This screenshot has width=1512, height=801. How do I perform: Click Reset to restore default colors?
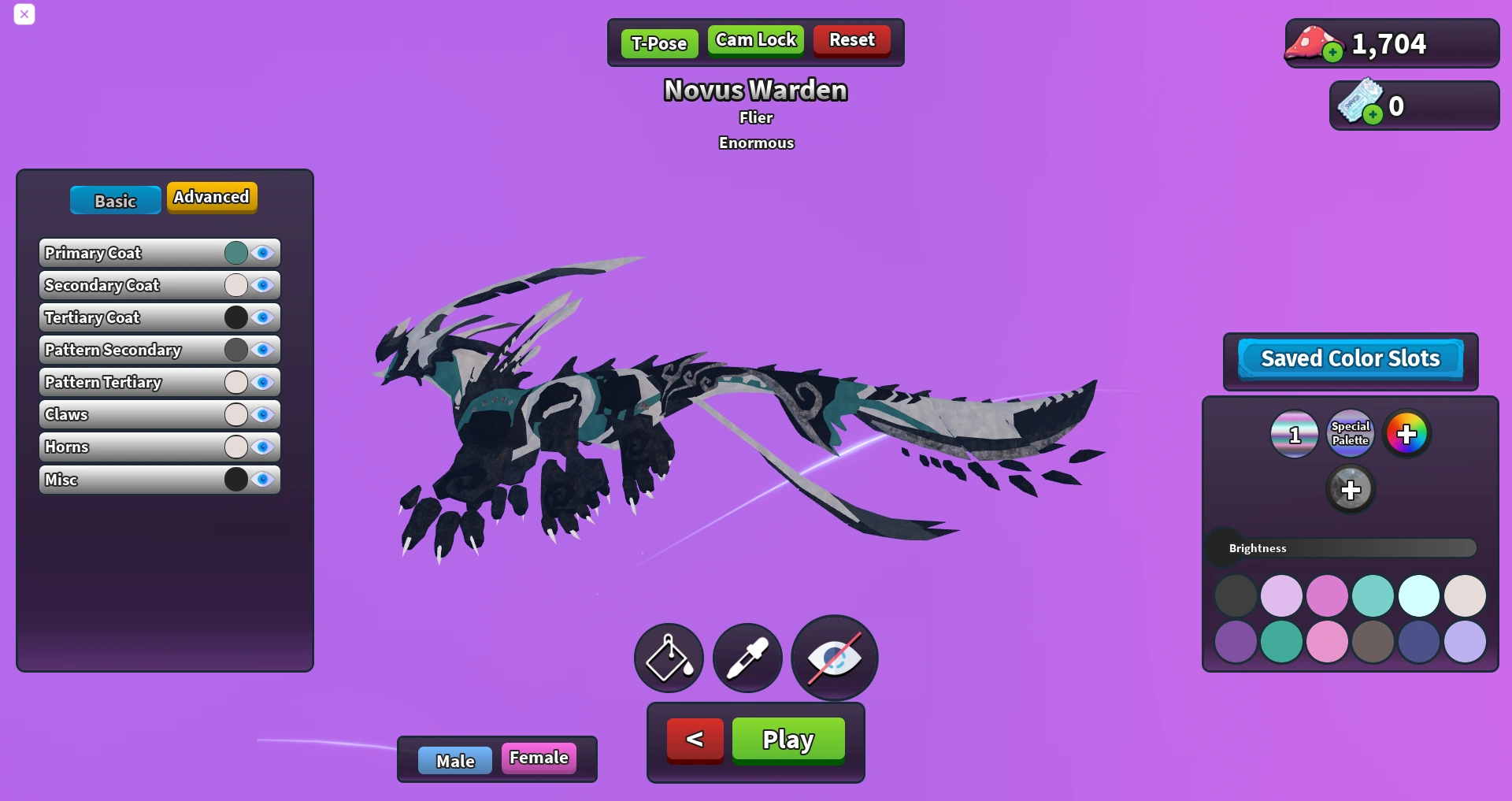(851, 39)
